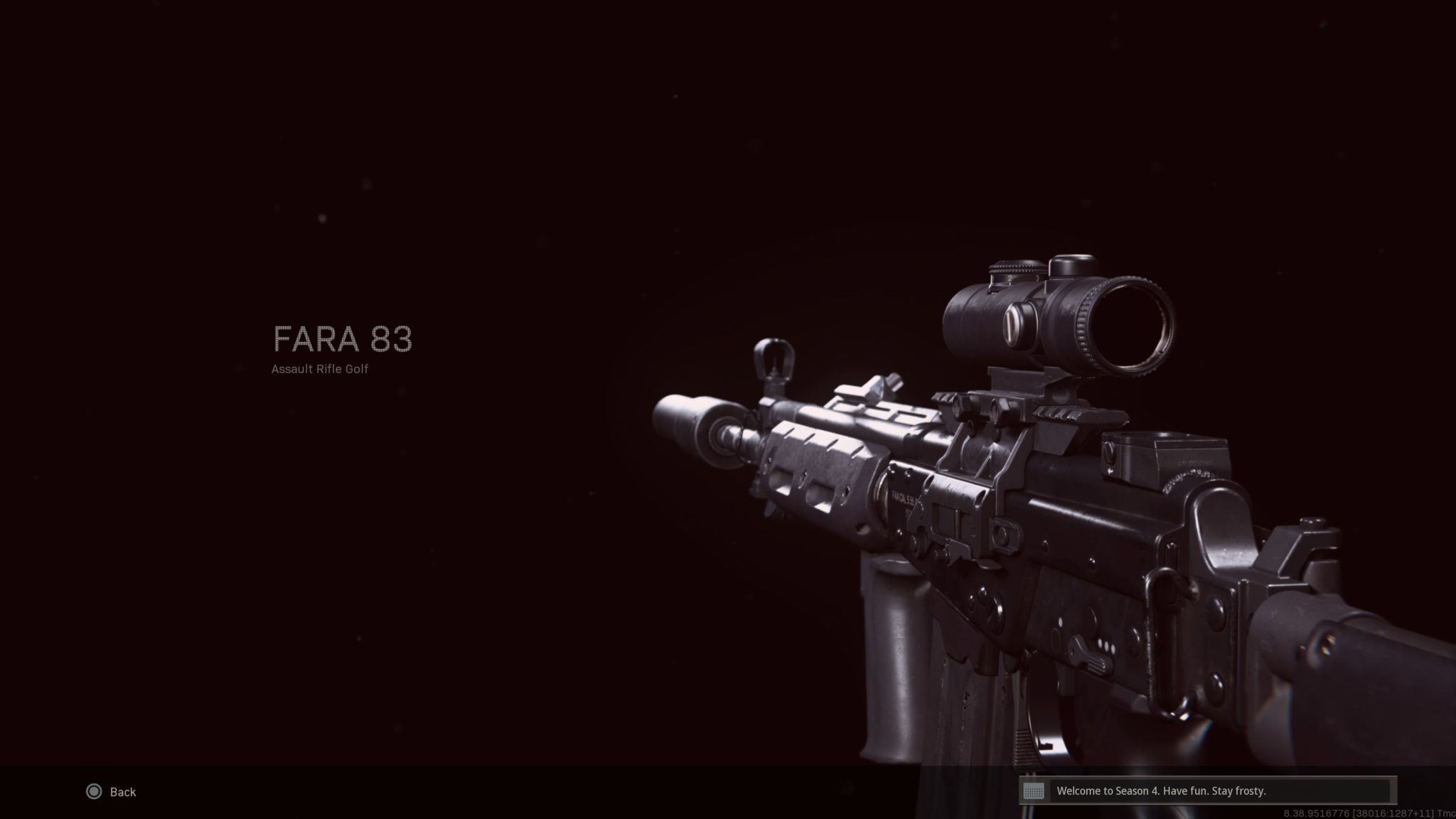The height and width of the screenshot is (819, 1456).
Task: Click the Back label text
Action: click(122, 791)
